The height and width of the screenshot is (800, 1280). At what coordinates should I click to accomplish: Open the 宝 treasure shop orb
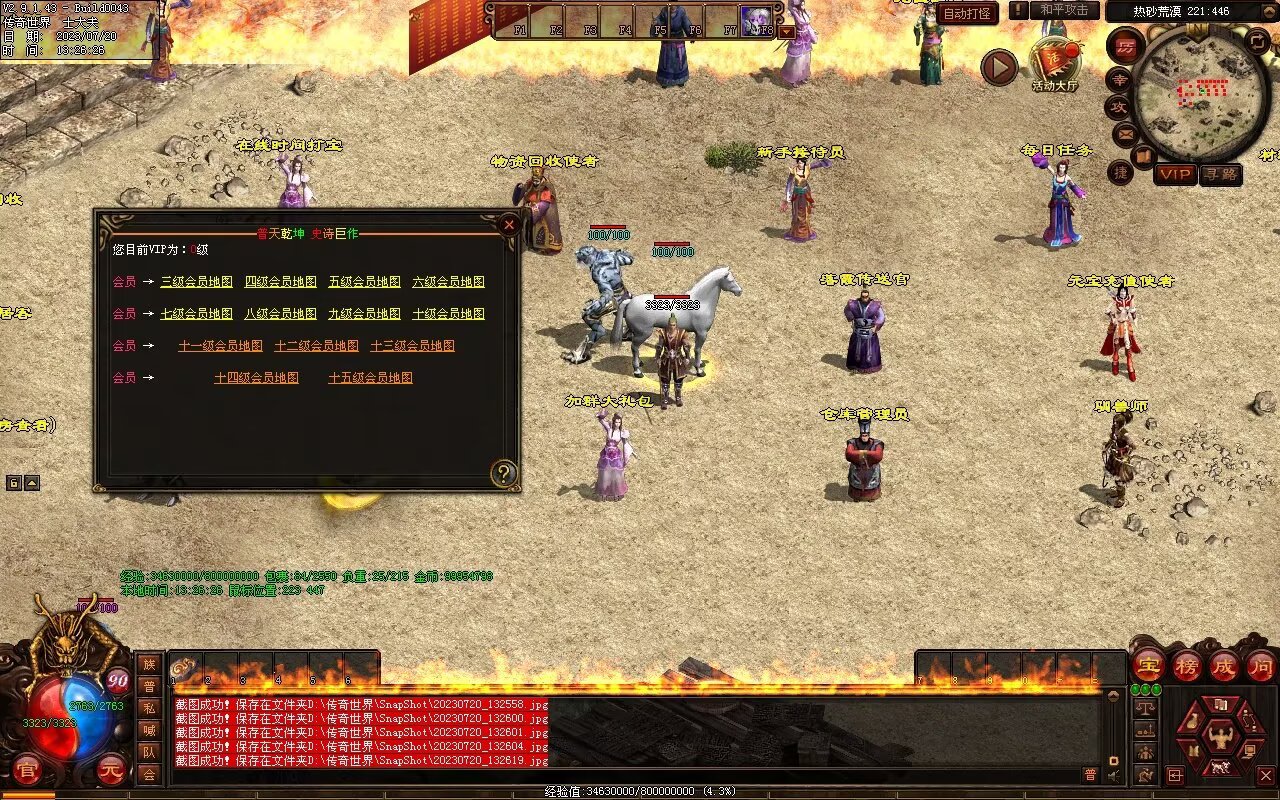tap(1148, 665)
